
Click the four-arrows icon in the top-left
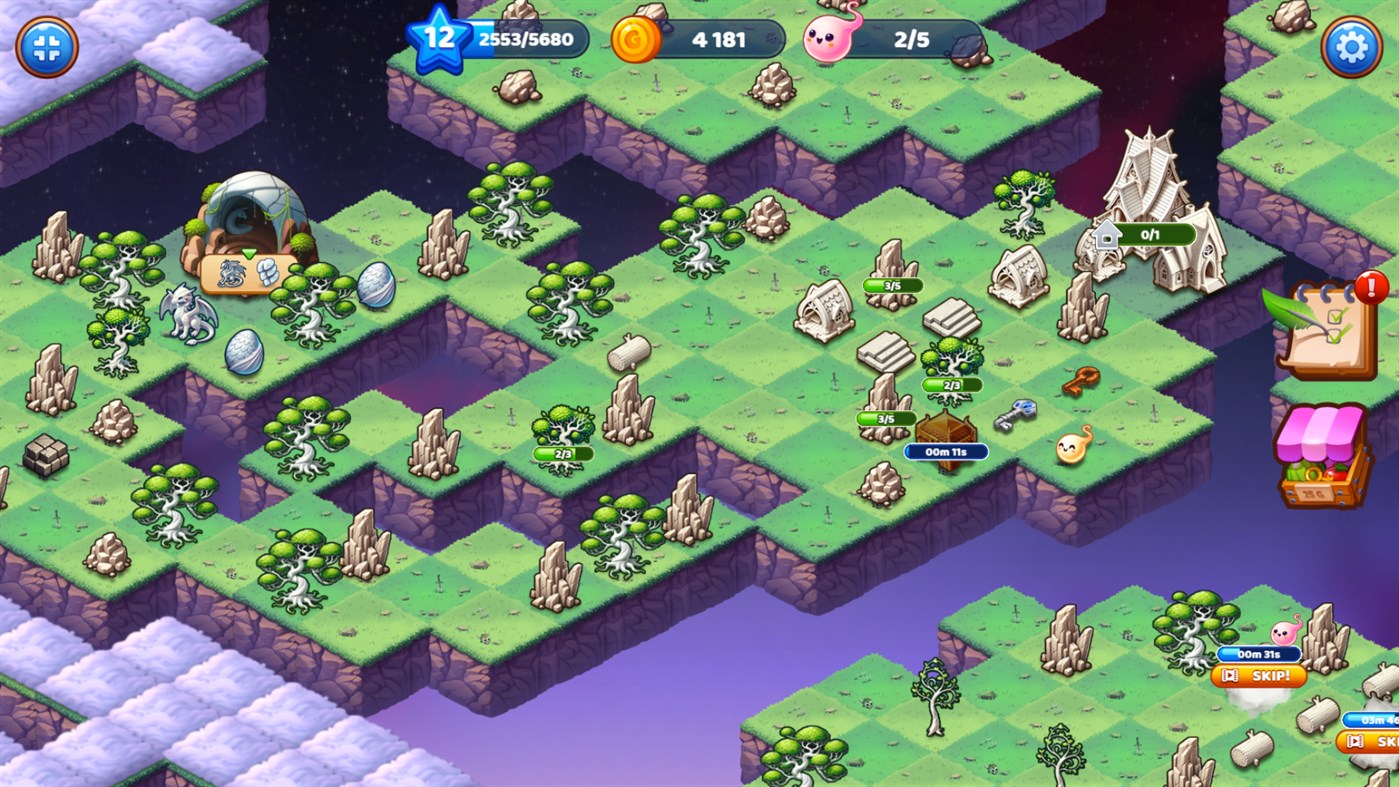46,45
